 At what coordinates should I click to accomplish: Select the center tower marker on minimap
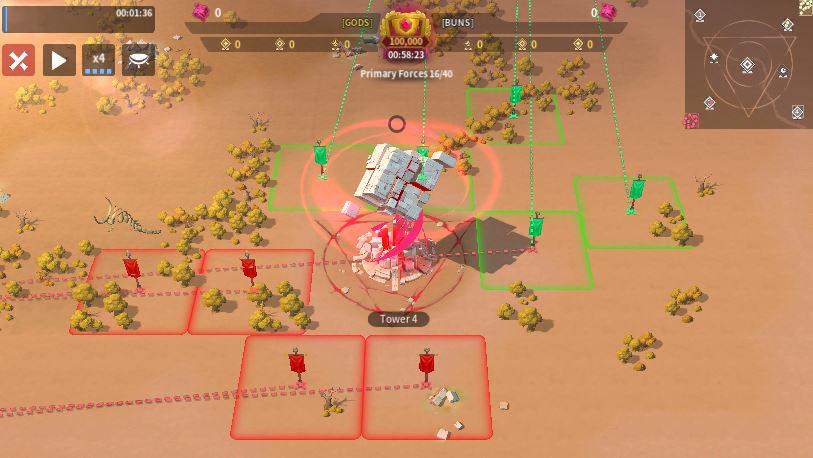[747, 66]
